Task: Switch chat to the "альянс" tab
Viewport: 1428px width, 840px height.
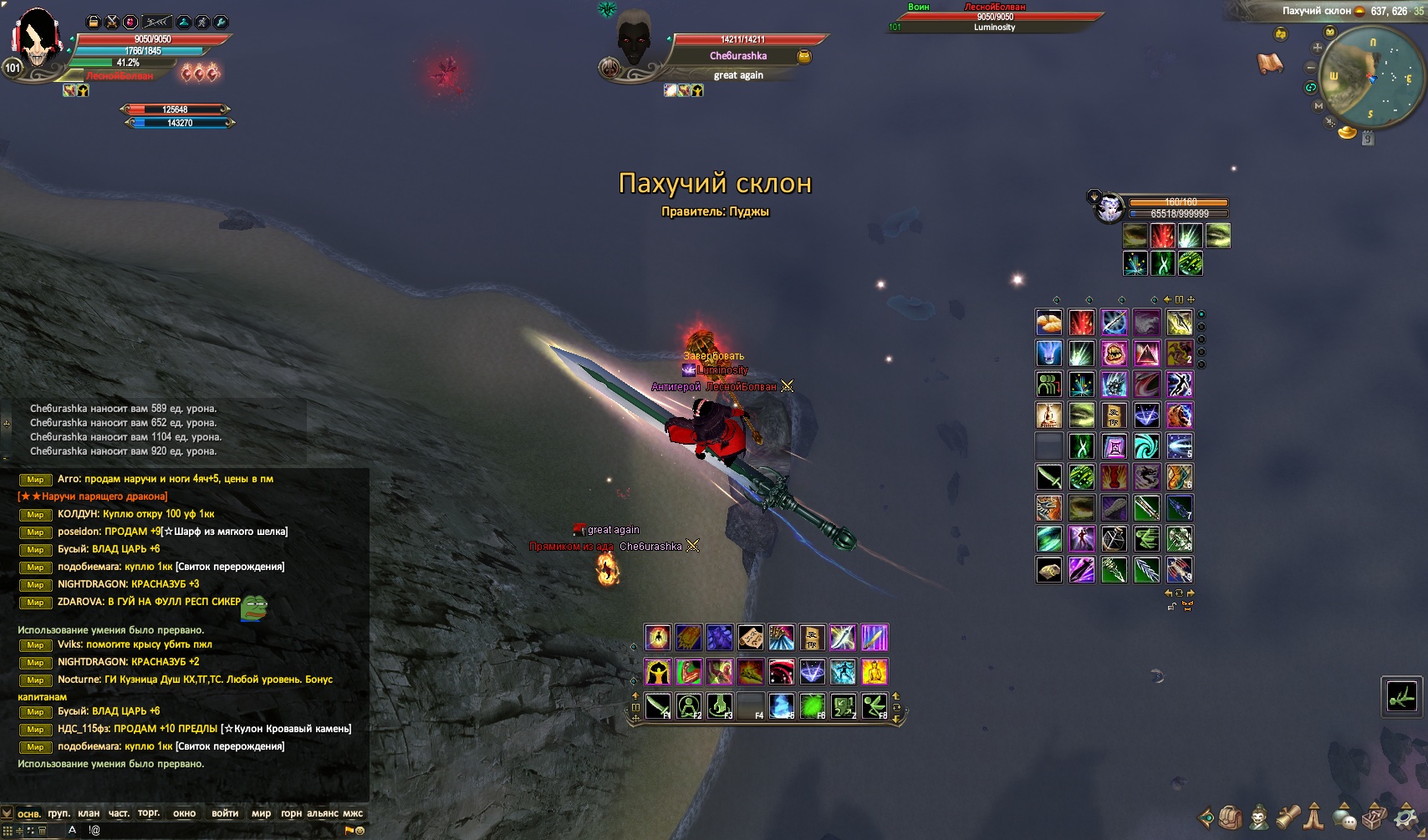Action: click(x=323, y=813)
